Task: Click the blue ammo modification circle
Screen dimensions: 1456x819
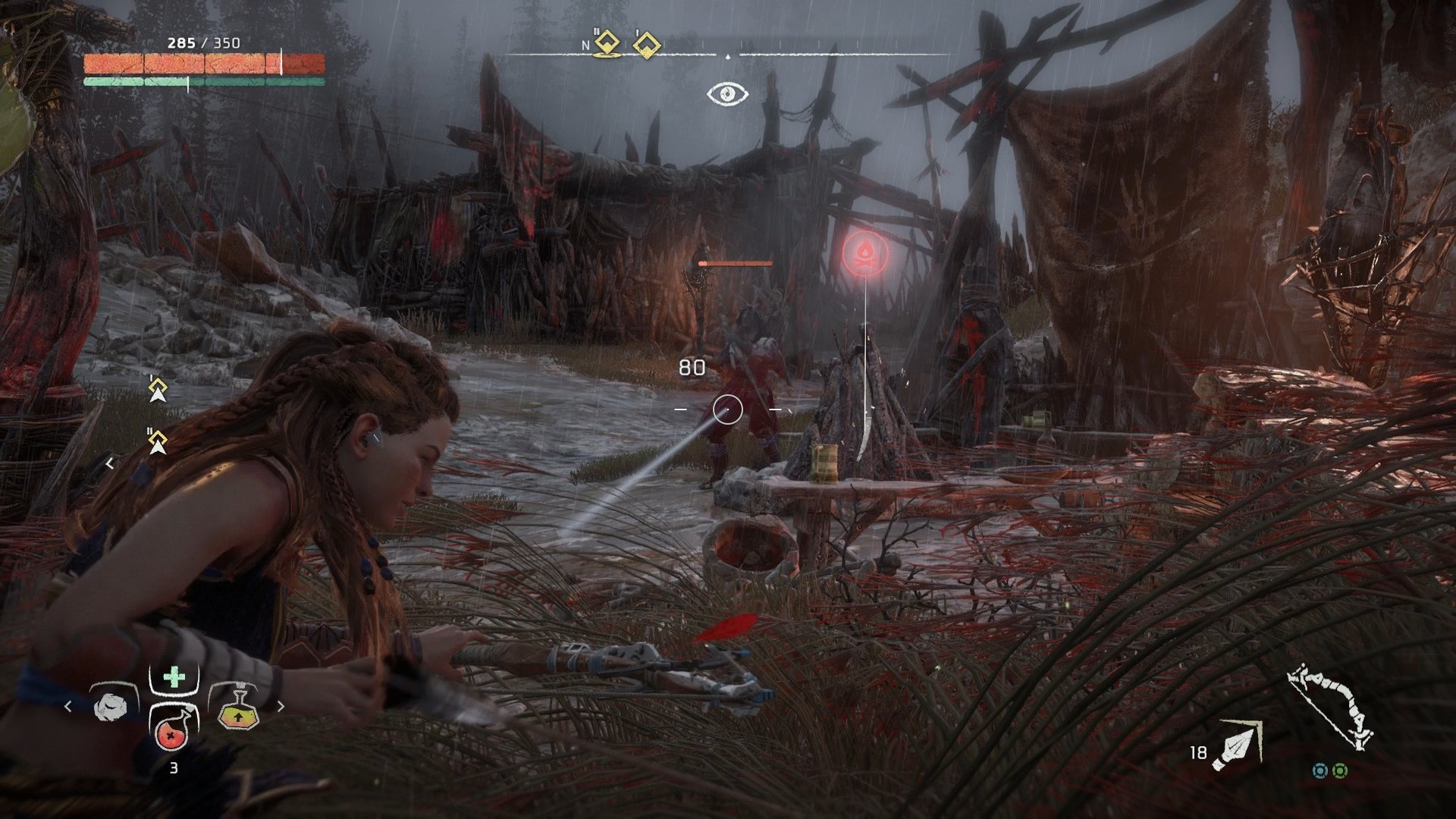Action: coord(1321,770)
